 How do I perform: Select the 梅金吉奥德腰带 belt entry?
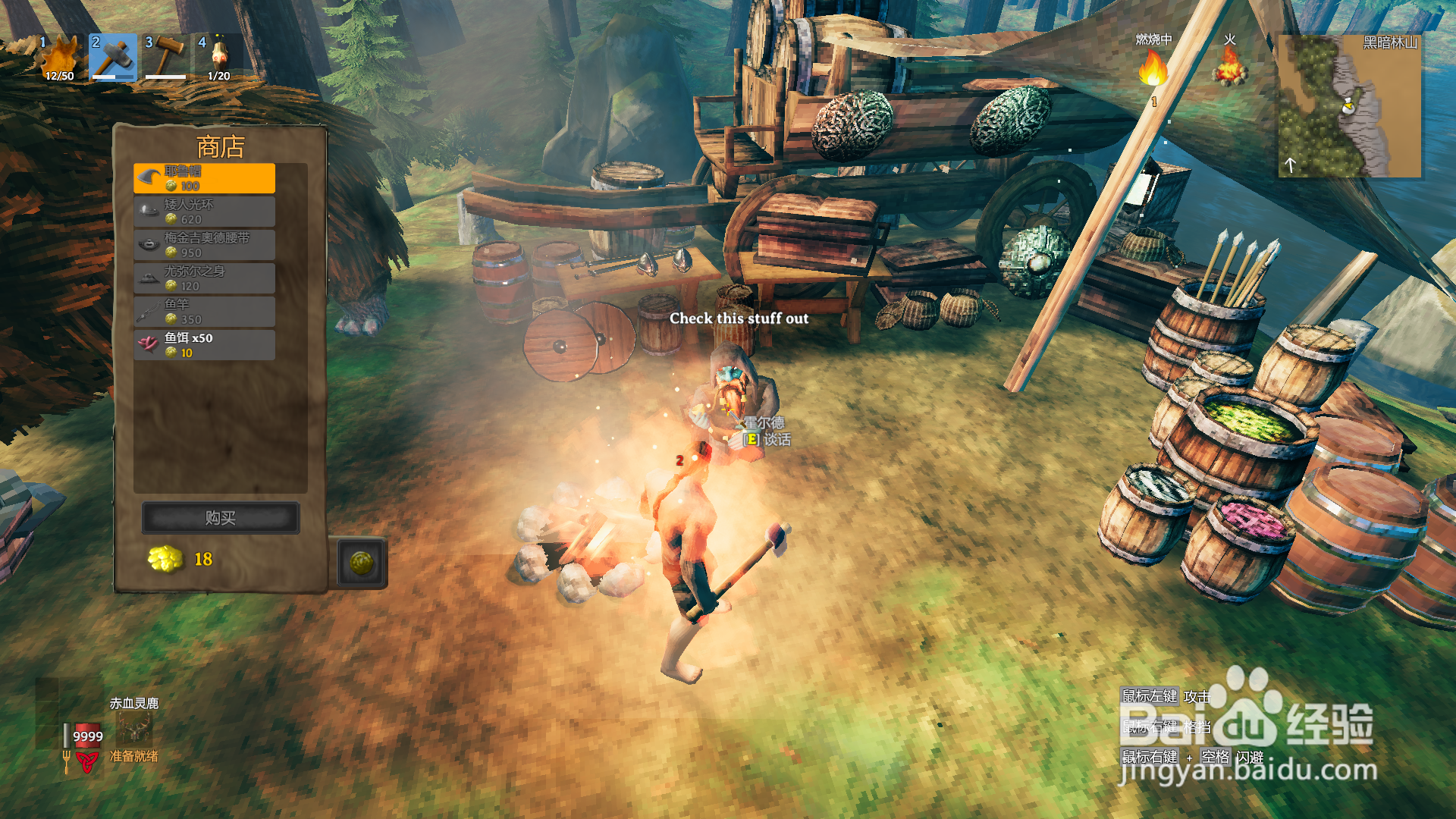click(204, 245)
